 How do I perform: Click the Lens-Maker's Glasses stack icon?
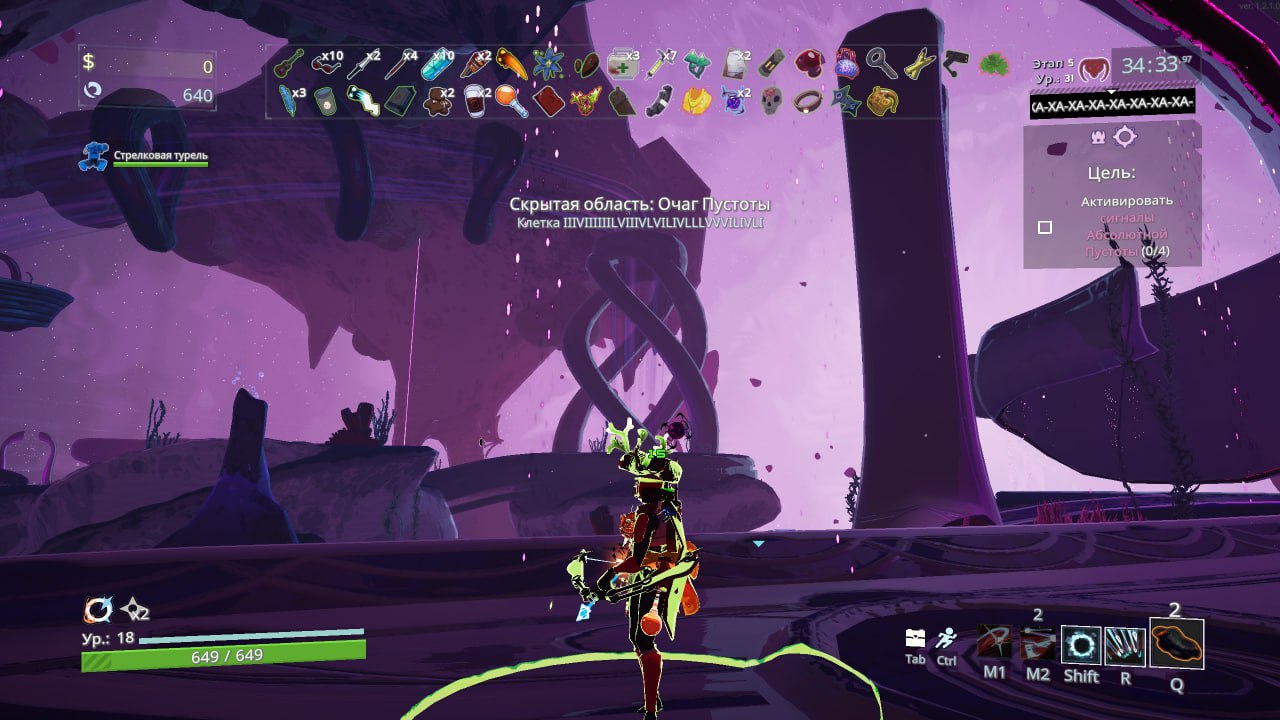(324, 64)
